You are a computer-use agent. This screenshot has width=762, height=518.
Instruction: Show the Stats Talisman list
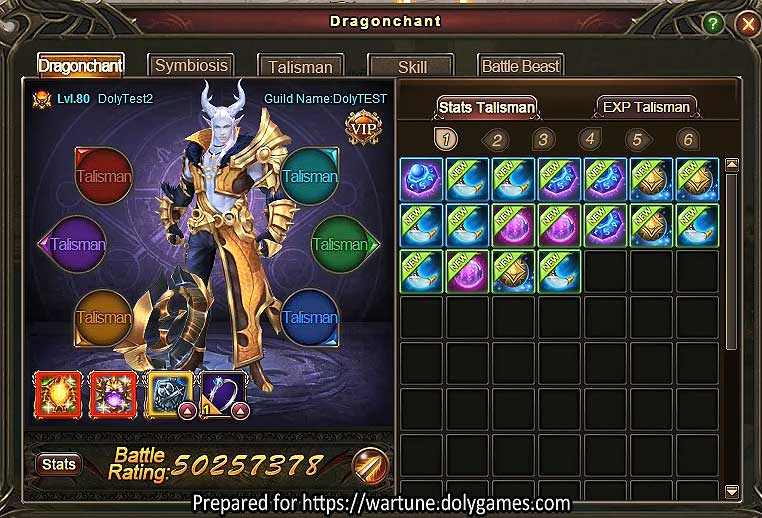[487, 107]
